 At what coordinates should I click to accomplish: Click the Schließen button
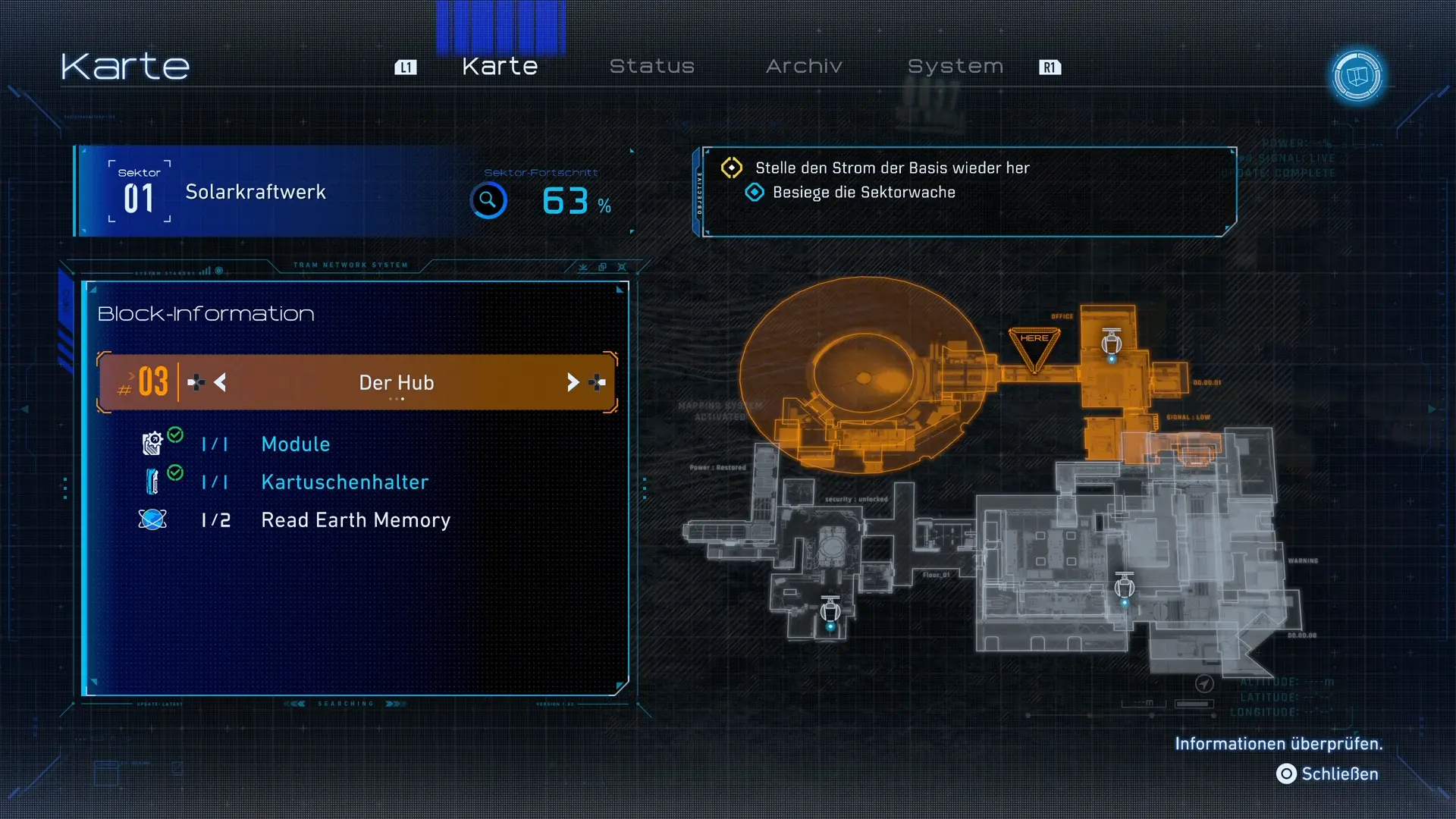[x=1329, y=773]
